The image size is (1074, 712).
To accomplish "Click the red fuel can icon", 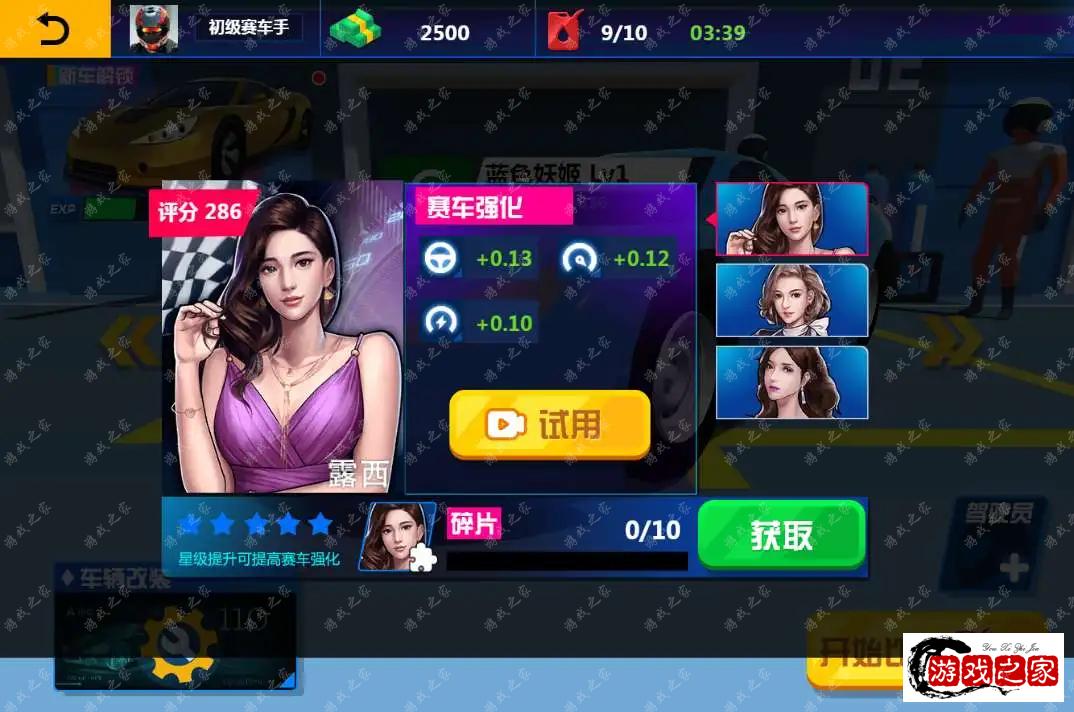I will click(x=565, y=31).
